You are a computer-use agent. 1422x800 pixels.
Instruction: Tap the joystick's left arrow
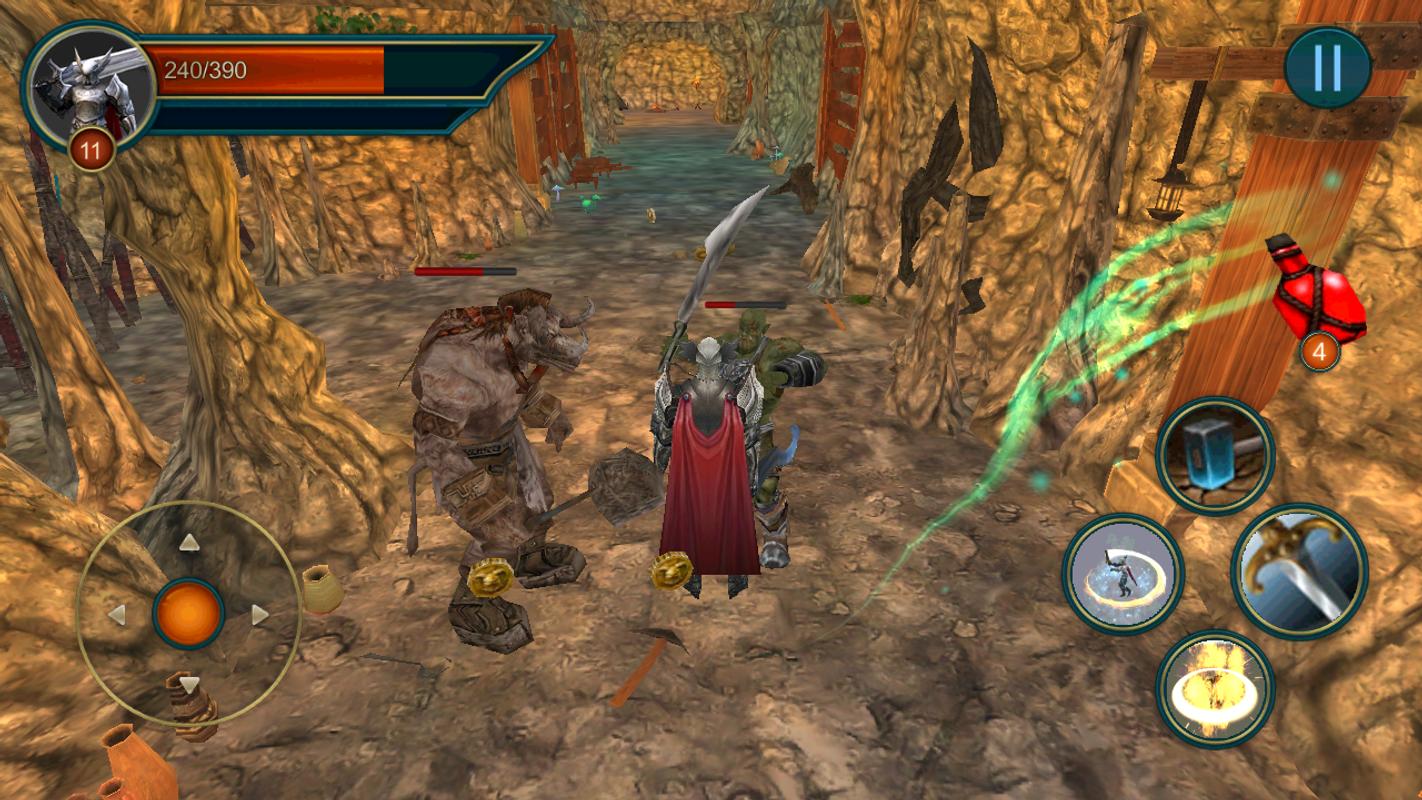click(117, 615)
